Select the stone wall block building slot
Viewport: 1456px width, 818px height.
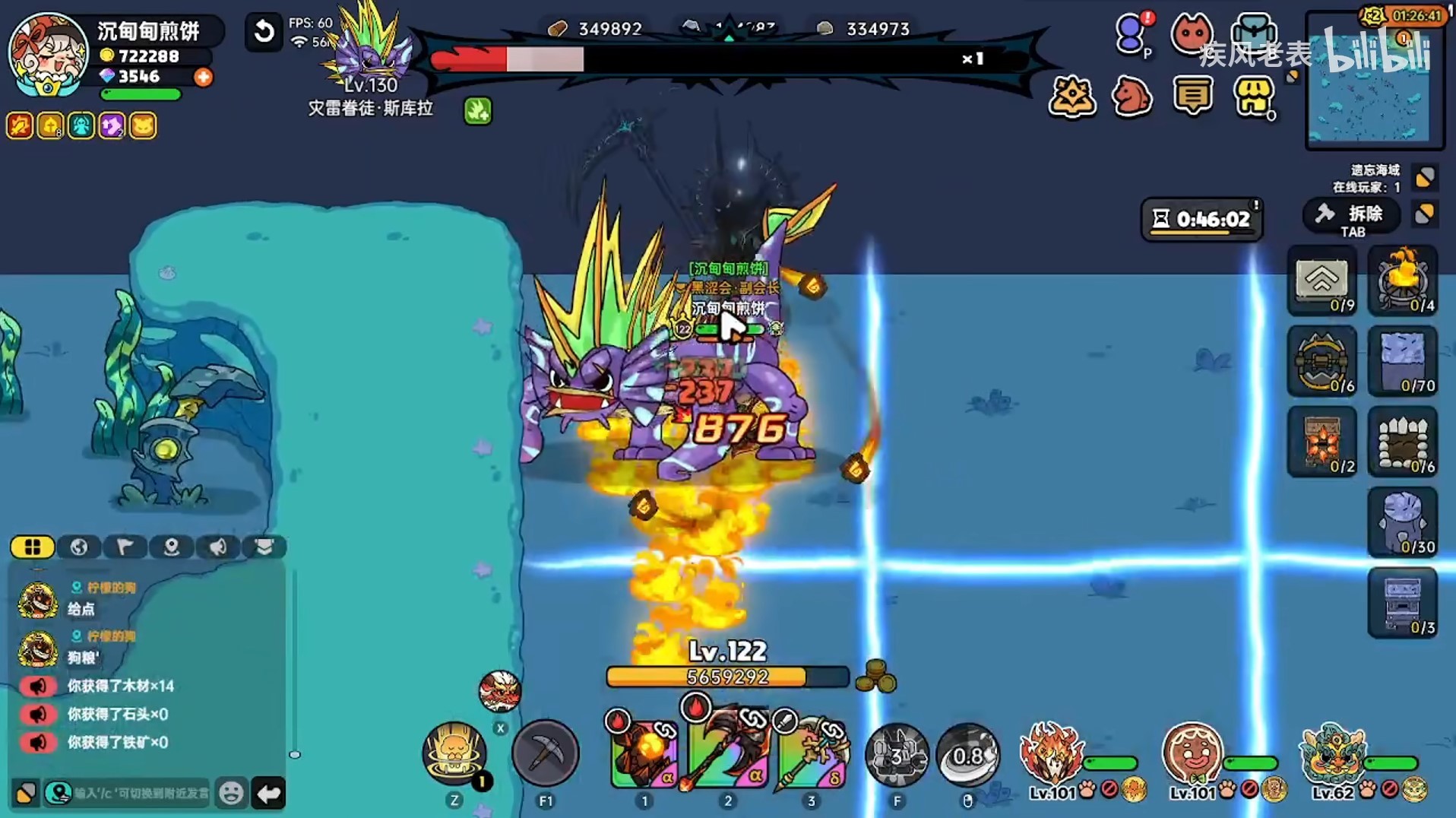[1403, 361]
